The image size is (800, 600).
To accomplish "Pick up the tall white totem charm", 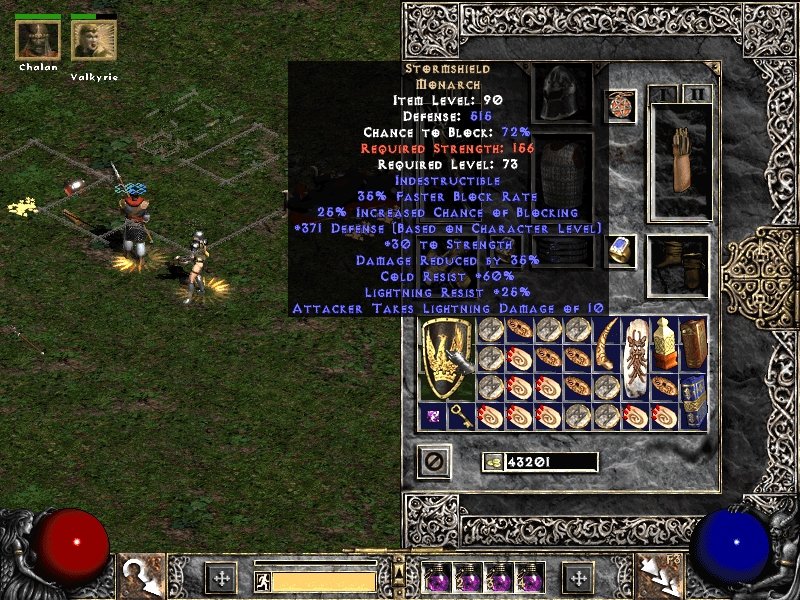I will point(635,359).
